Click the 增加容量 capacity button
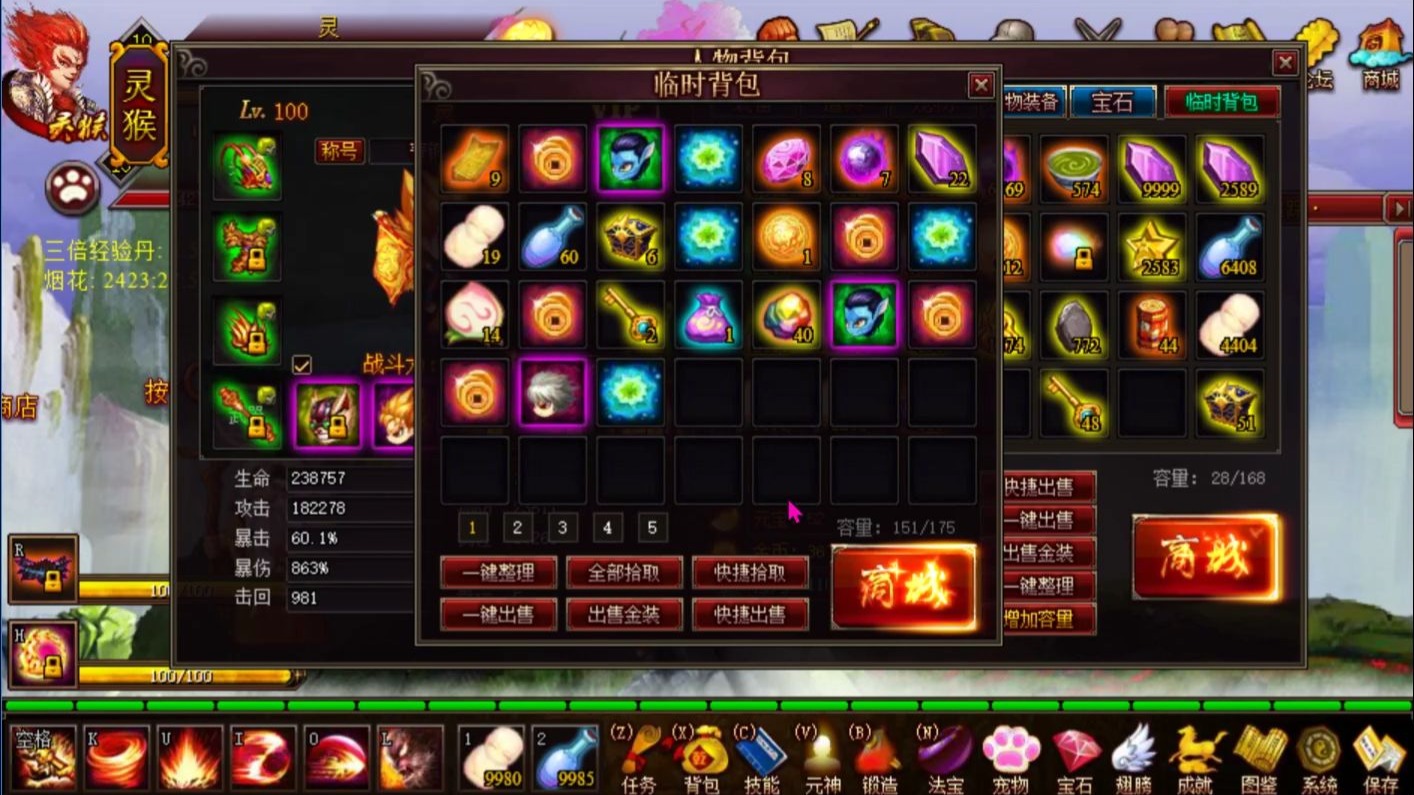This screenshot has width=1414, height=795. pos(1047,619)
